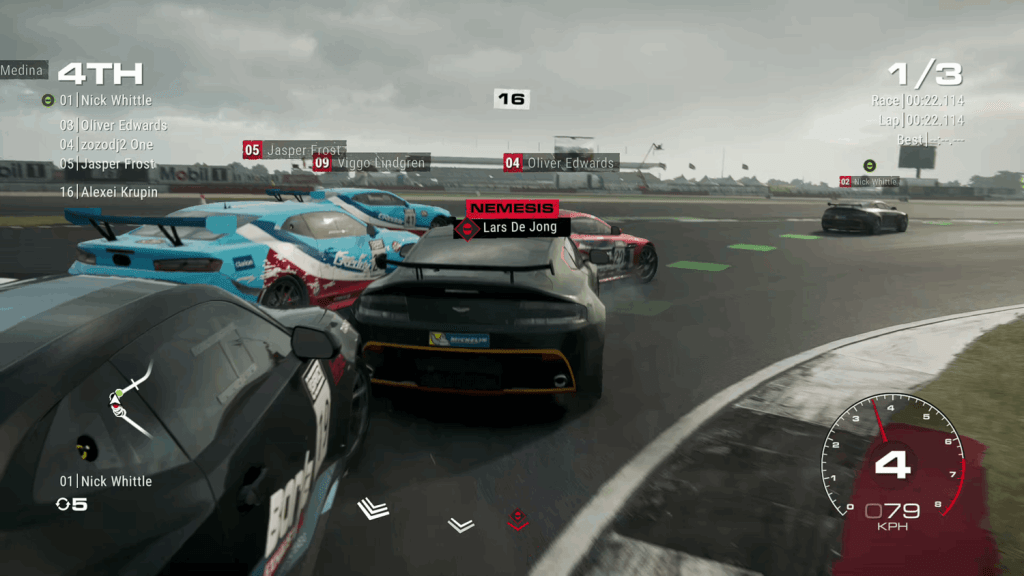
Task: Click Viggo Lindgren's floating name tag
Action: pos(371,163)
